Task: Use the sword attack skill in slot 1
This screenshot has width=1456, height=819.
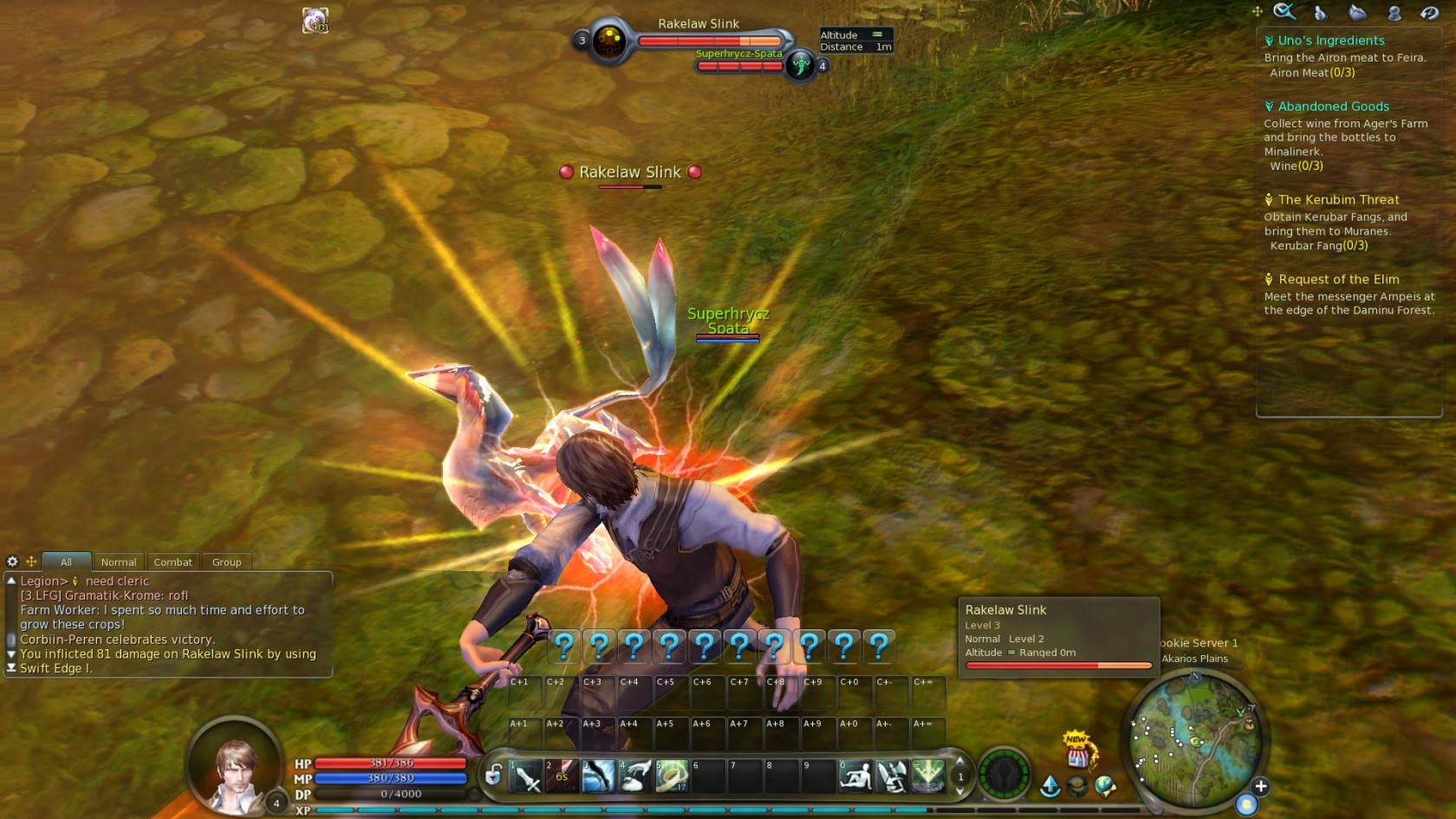Action: pyautogui.click(x=526, y=776)
